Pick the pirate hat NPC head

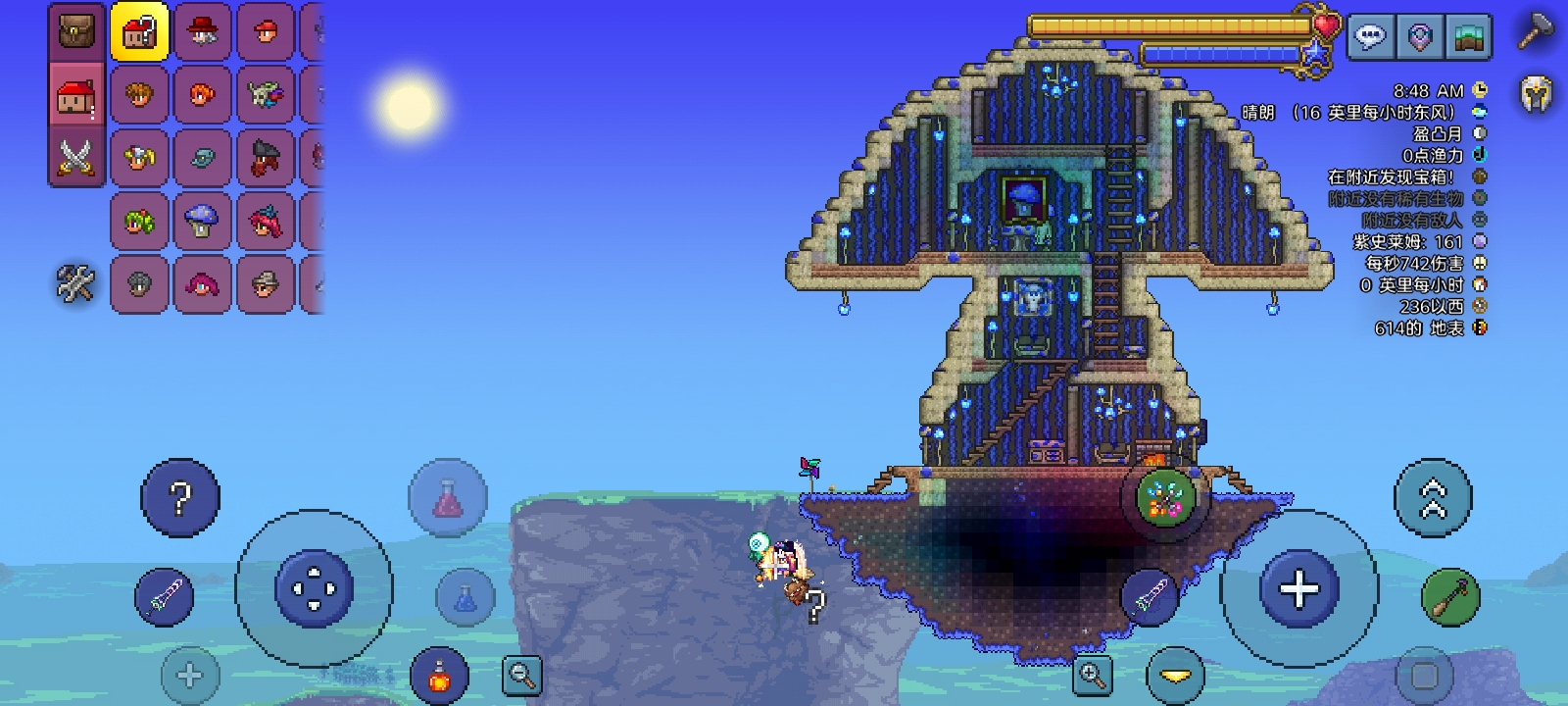265,158
